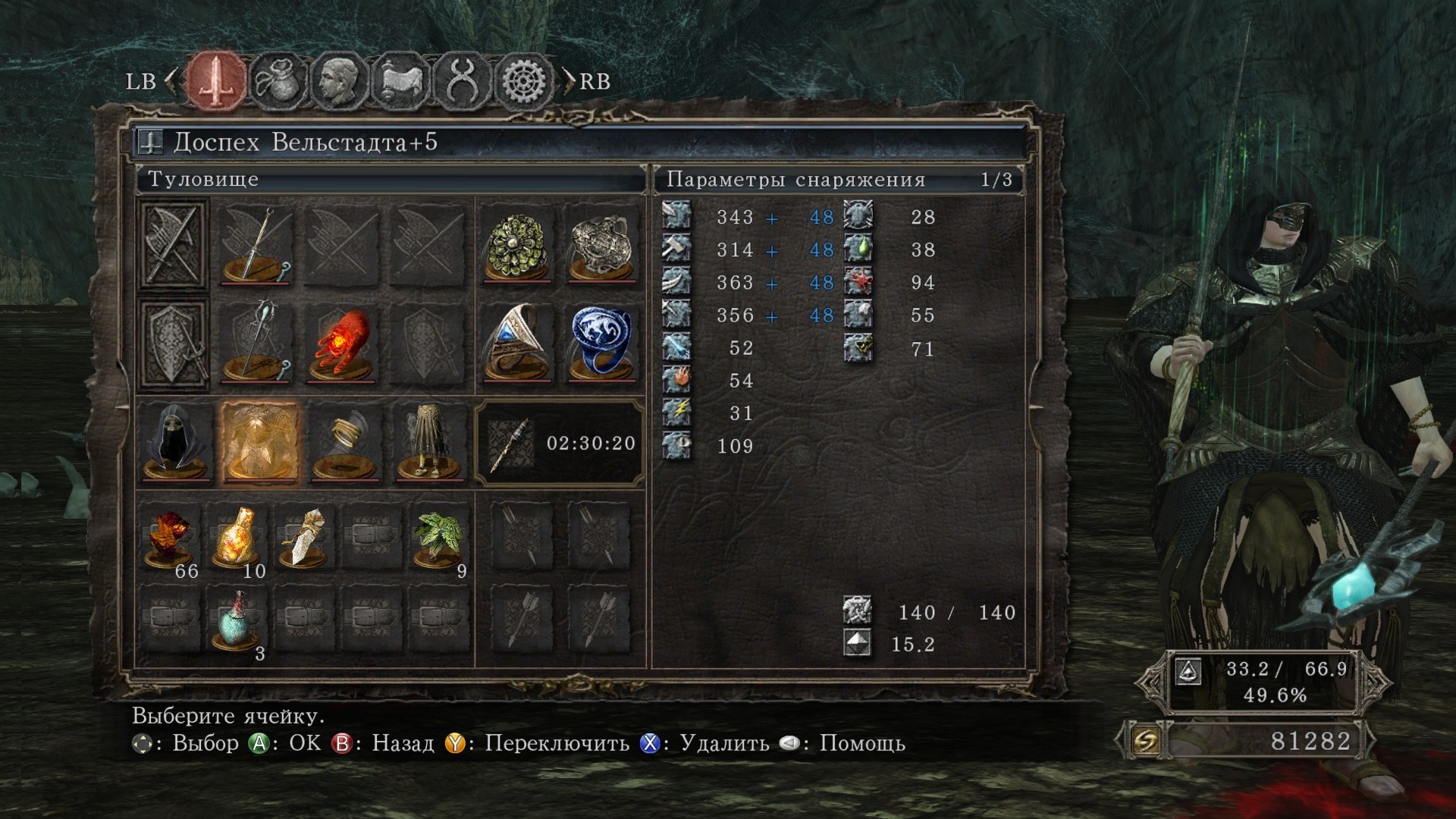
Task: Select the red gem item with 66
Action: (170, 538)
